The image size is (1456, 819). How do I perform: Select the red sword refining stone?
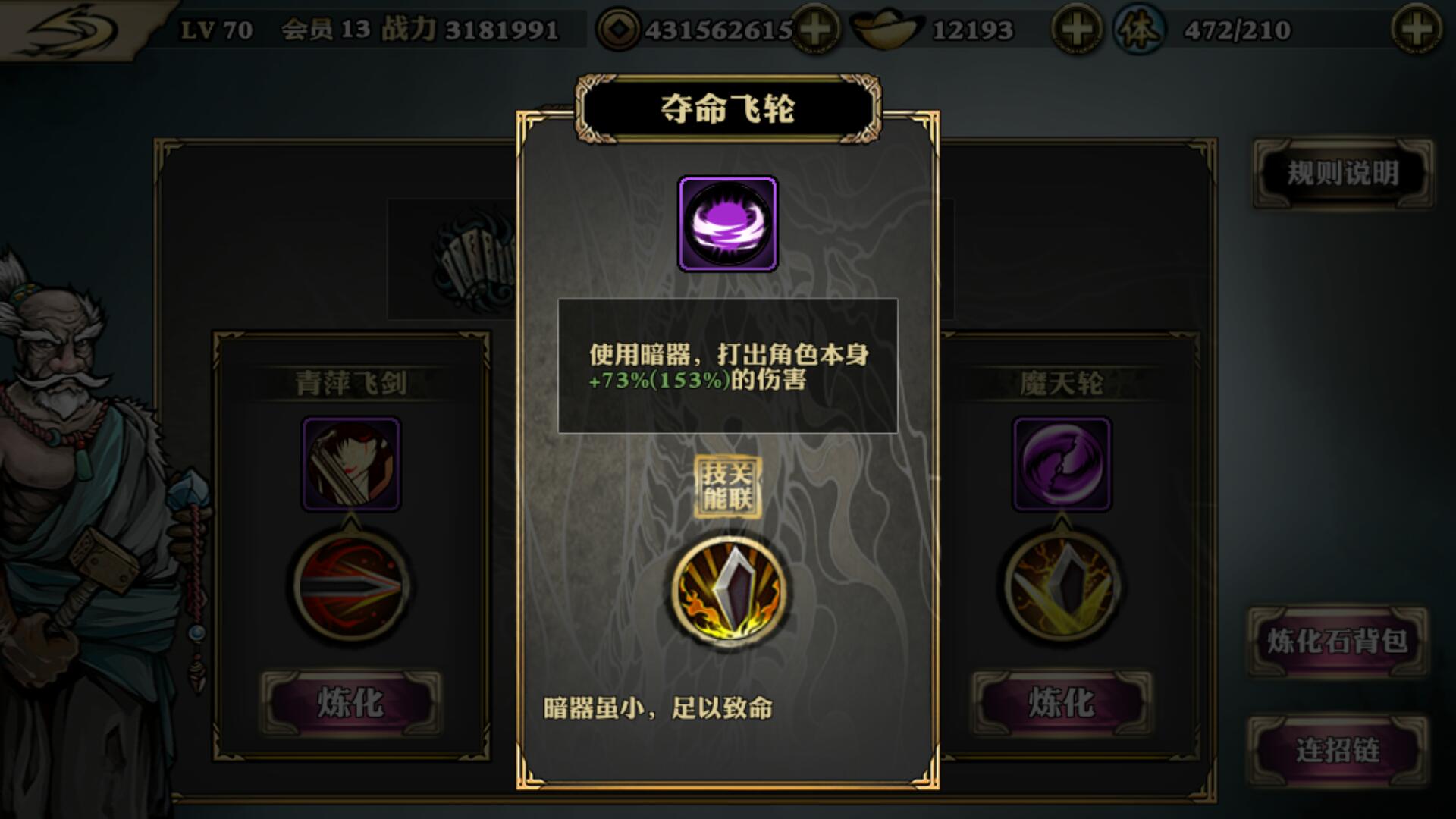click(x=351, y=585)
